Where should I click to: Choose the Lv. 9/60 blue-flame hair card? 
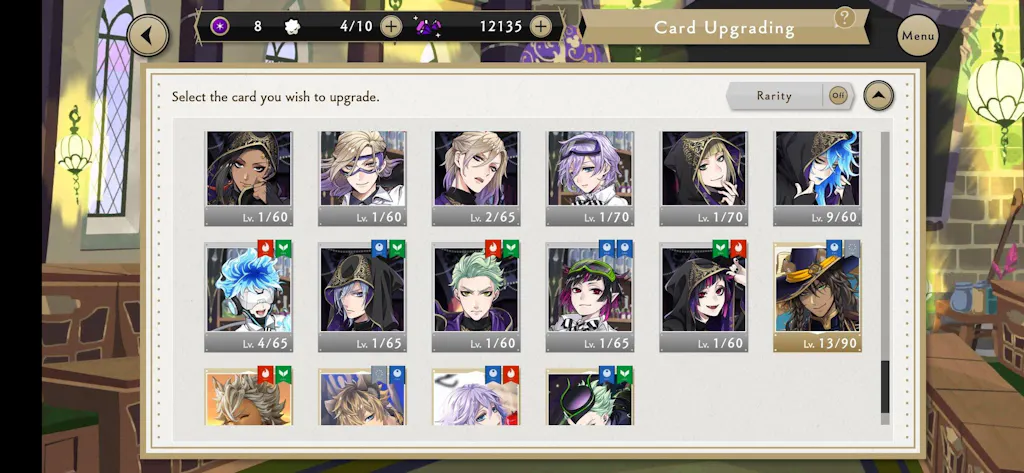coord(817,178)
